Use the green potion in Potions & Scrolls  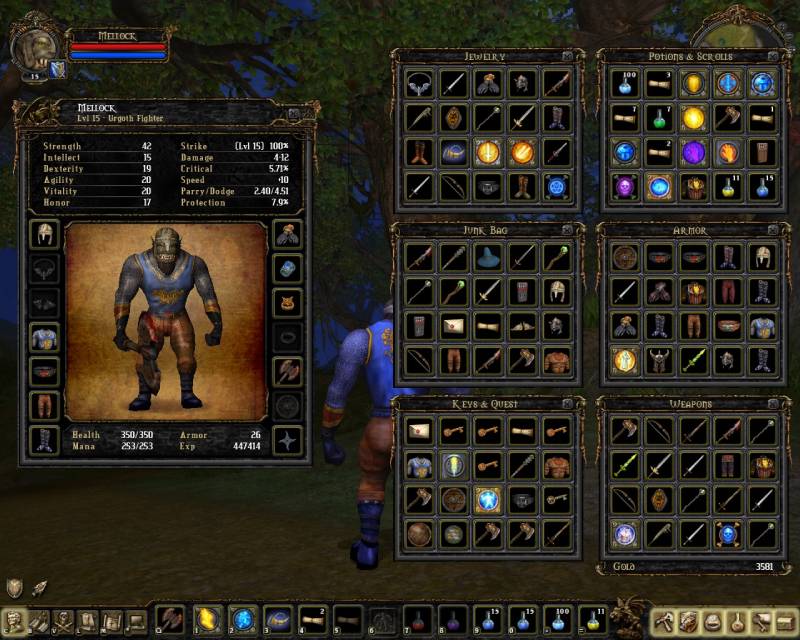[661, 119]
